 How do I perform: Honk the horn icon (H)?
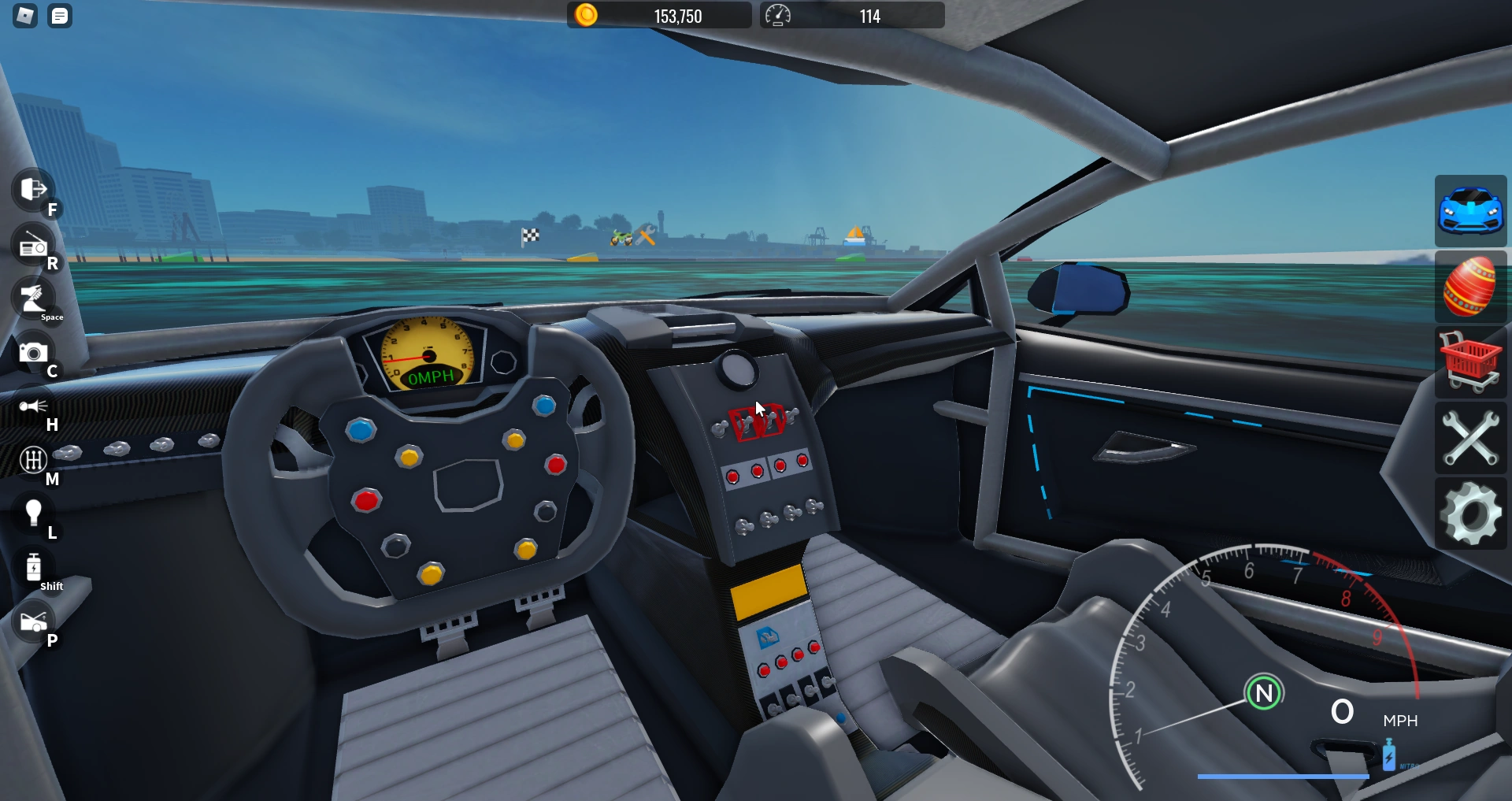[x=31, y=407]
